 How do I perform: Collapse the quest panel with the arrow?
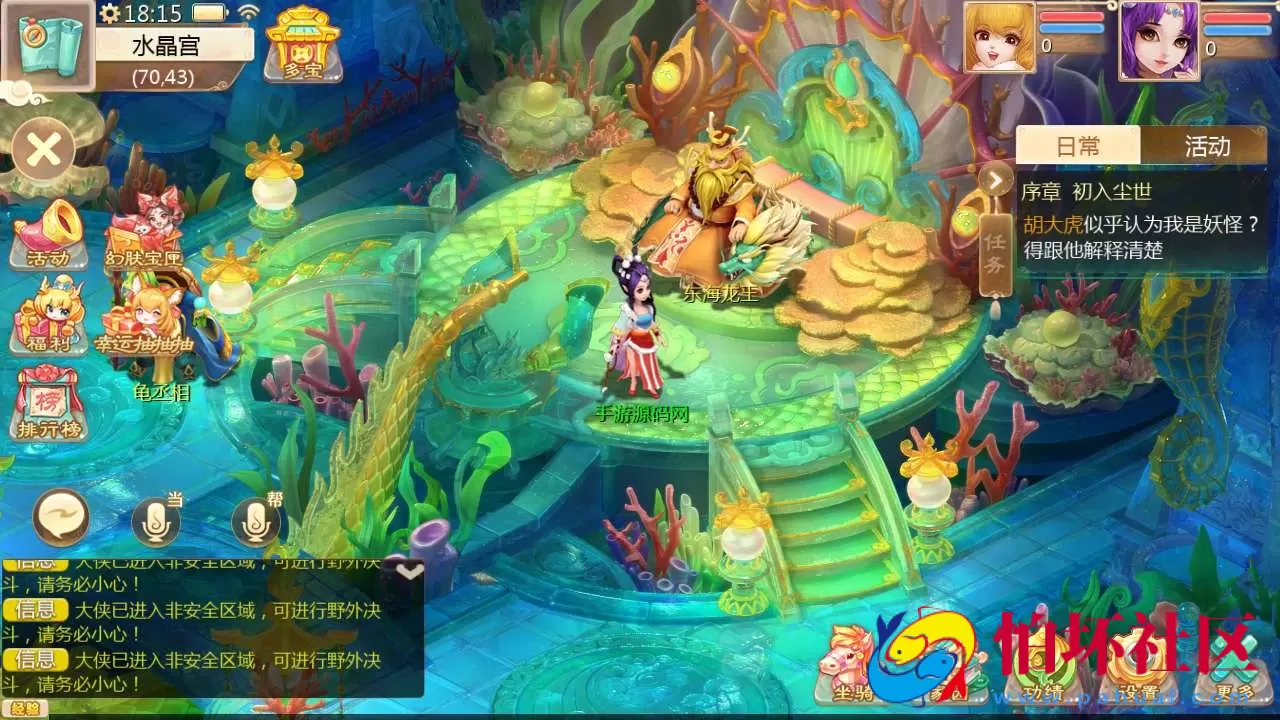tap(996, 180)
